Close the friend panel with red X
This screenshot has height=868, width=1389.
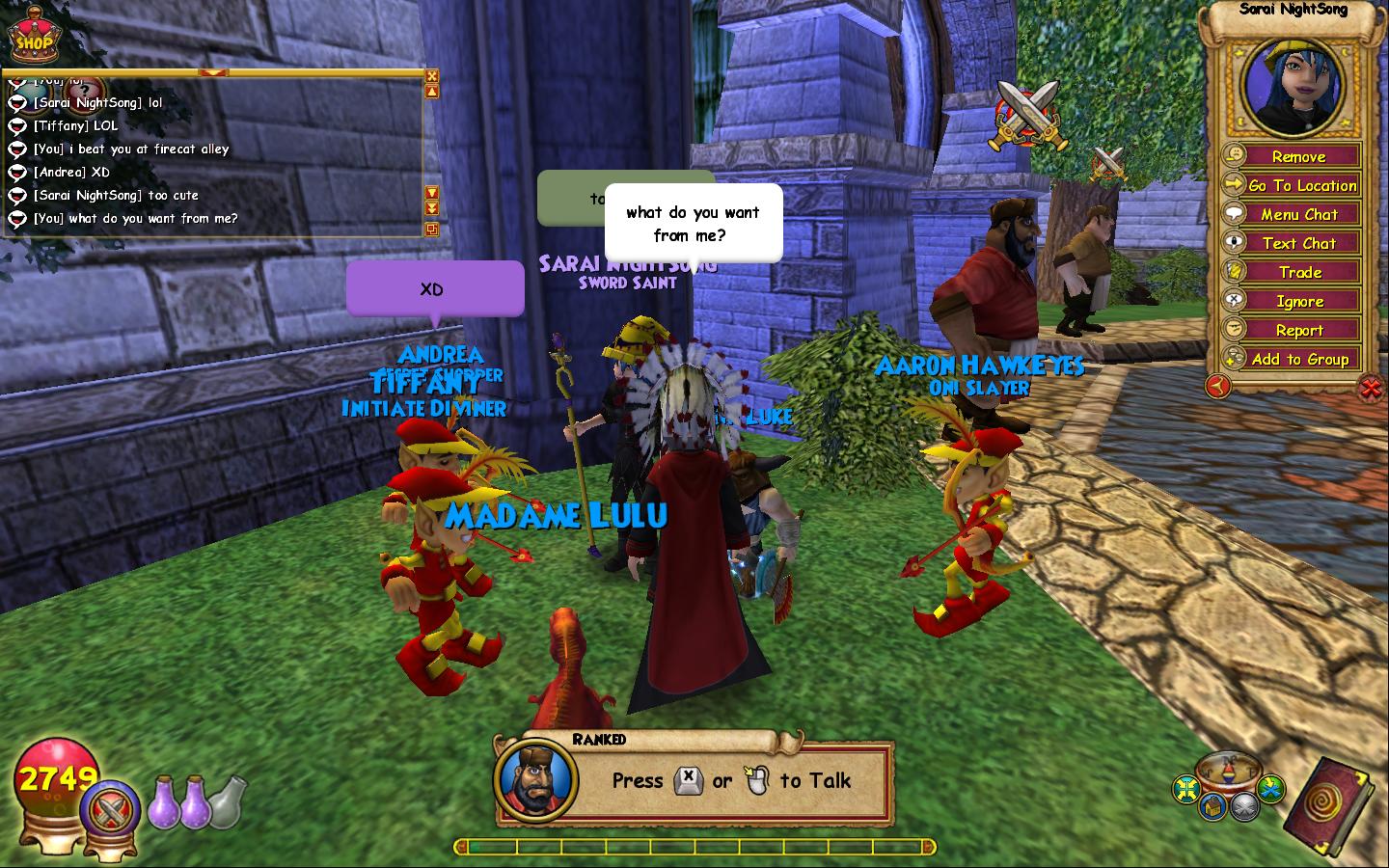tap(1370, 388)
